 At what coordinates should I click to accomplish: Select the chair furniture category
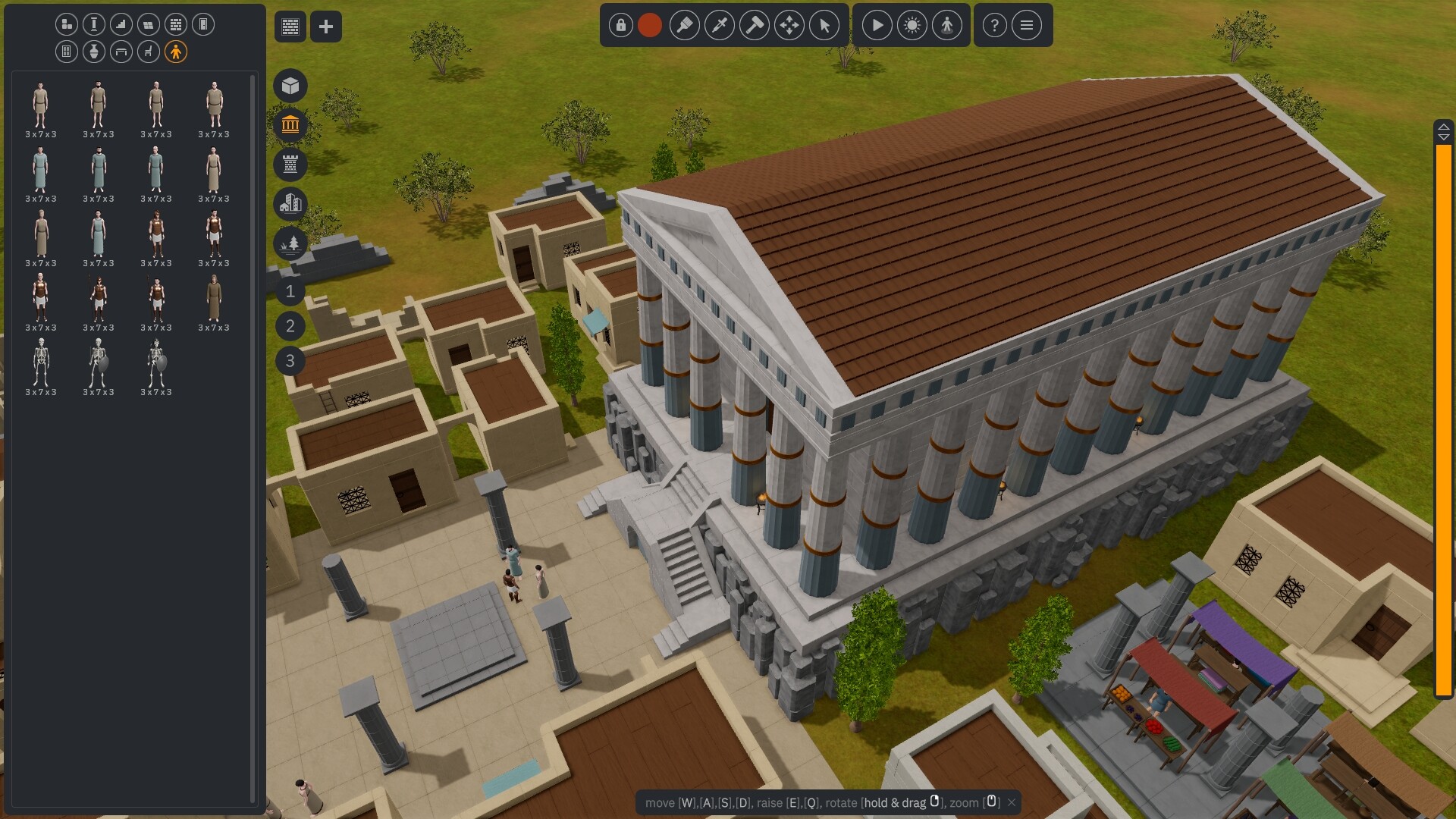pyautogui.click(x=149, y=52)
